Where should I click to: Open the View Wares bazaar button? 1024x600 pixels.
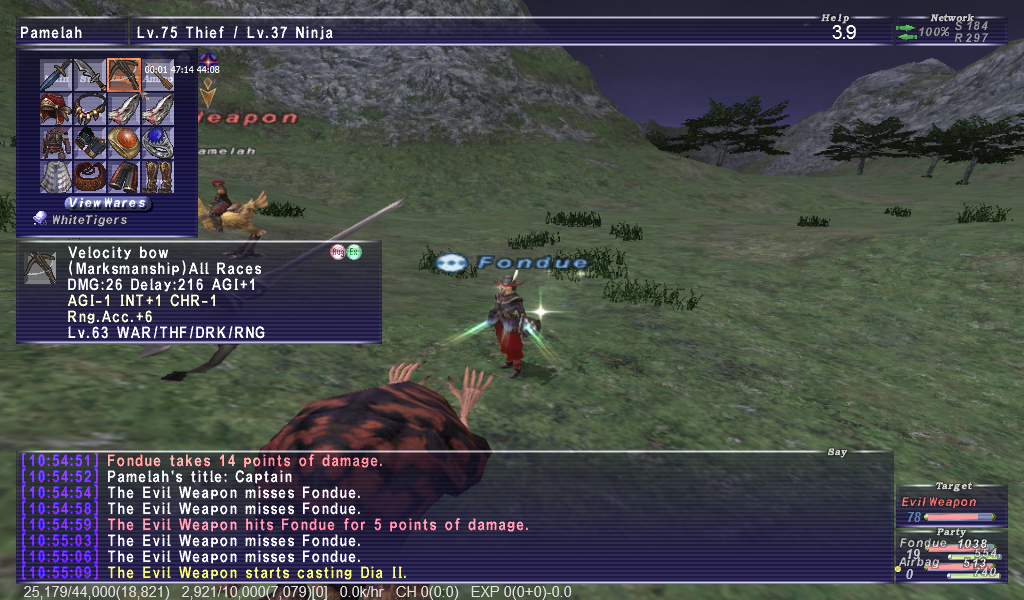click(107, 203)
